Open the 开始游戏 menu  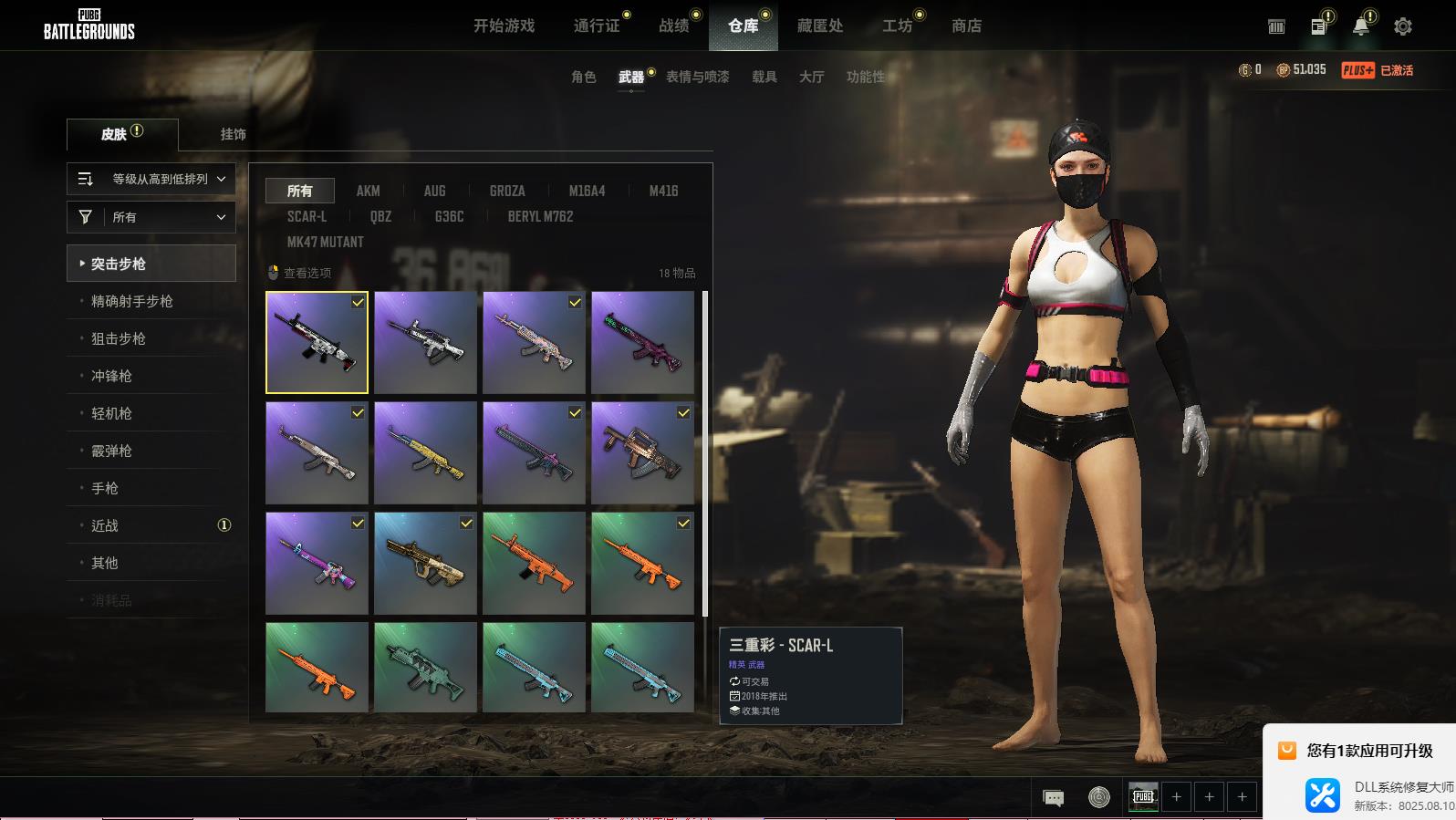pos(504,26)
